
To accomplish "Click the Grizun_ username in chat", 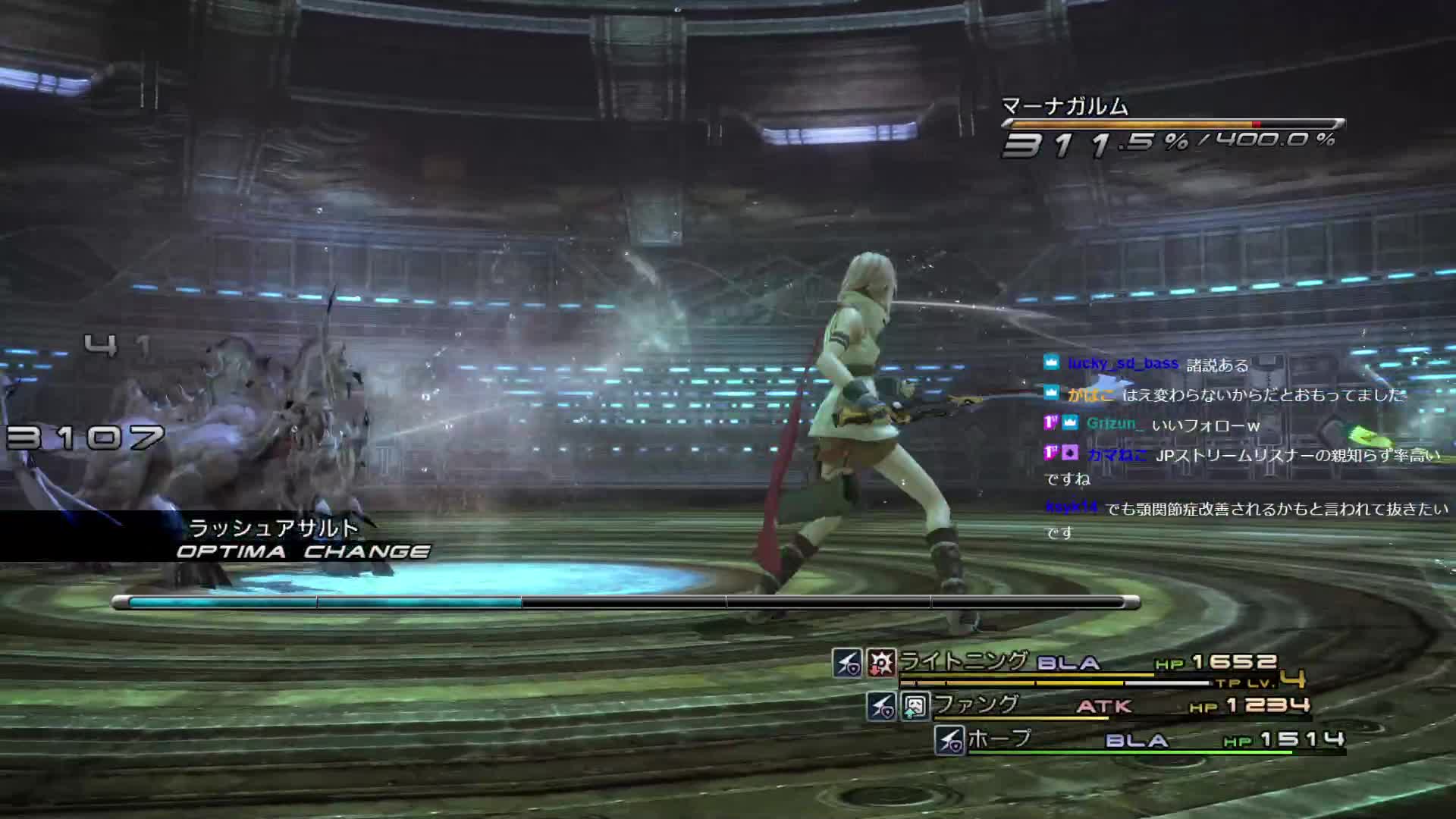I will tap(1113, 424).
